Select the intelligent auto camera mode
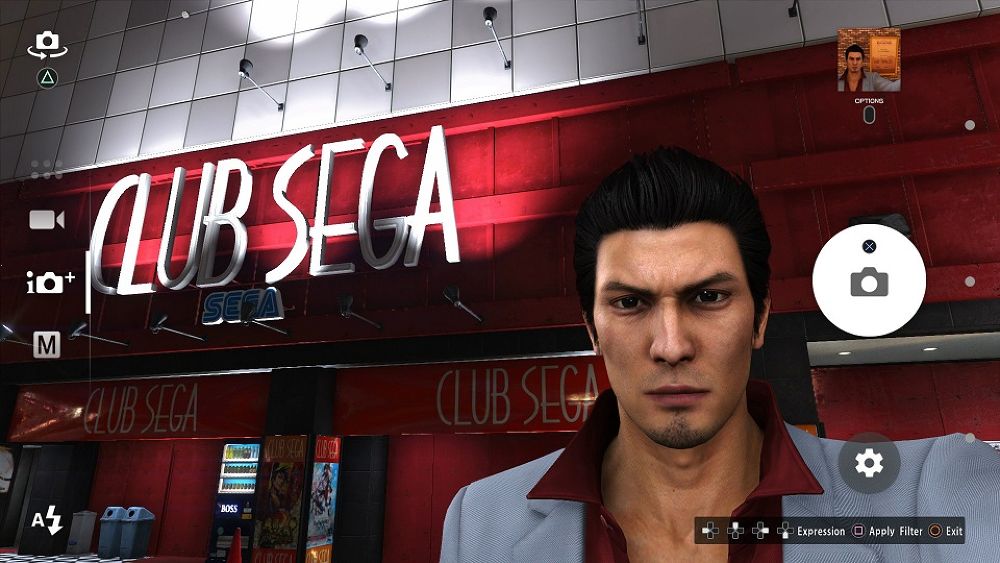The image size is (1000, 563). pyautogui.click(x=50, y=282)
